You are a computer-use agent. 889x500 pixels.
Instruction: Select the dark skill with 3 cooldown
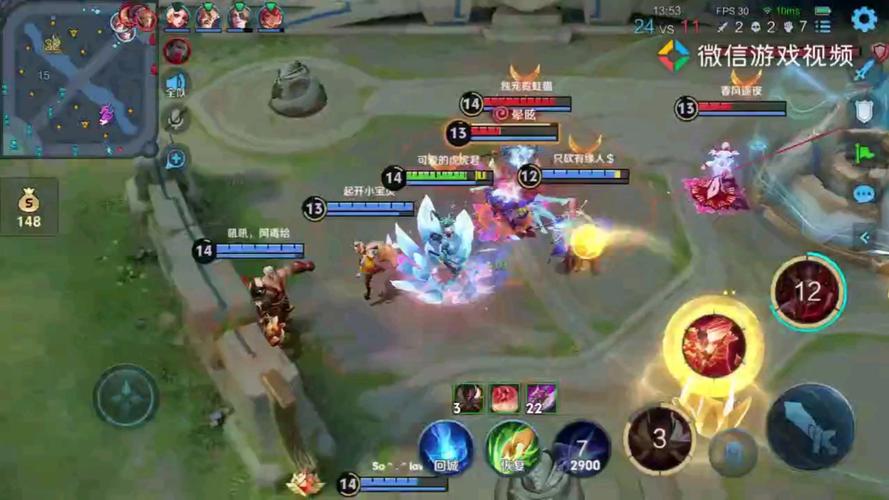[659, 438]
